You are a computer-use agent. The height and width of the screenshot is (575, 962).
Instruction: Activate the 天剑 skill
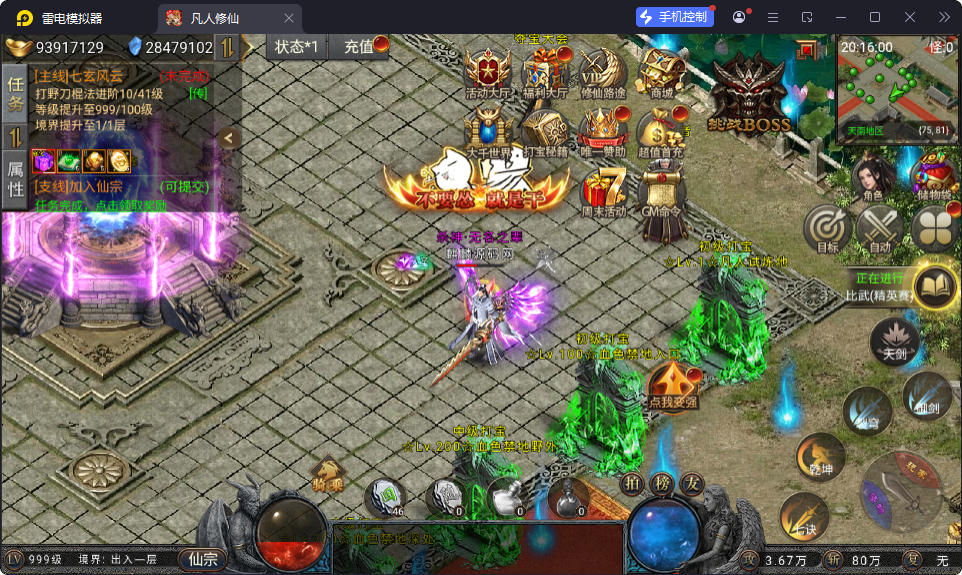pyautogui.click(x=894, y=340)
